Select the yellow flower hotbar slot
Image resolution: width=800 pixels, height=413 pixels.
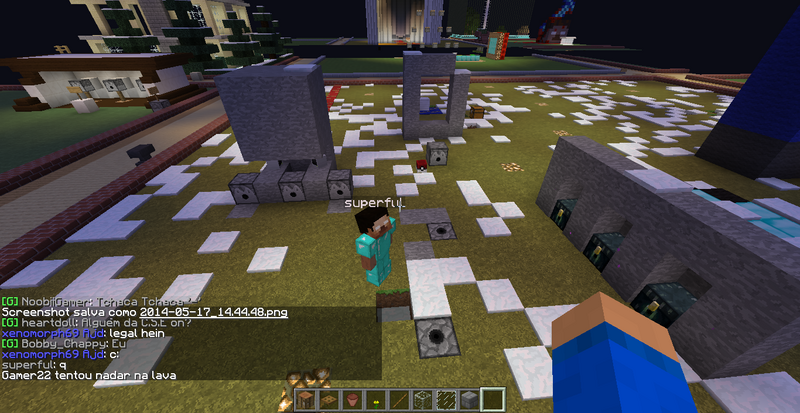click(x=374, y=400)
